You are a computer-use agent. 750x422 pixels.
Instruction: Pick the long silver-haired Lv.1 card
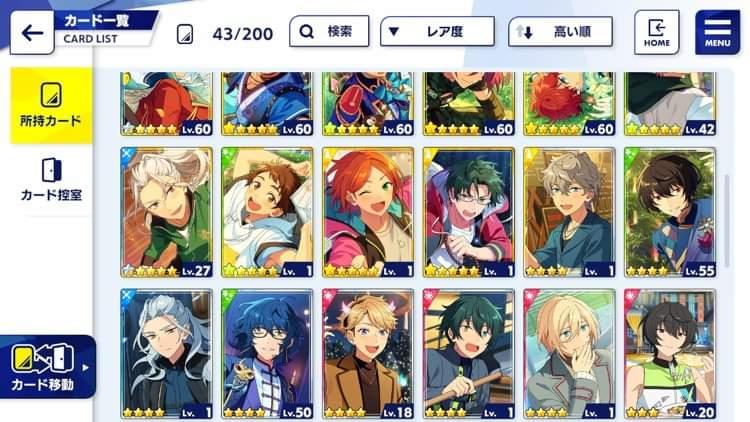pos(167,354)
